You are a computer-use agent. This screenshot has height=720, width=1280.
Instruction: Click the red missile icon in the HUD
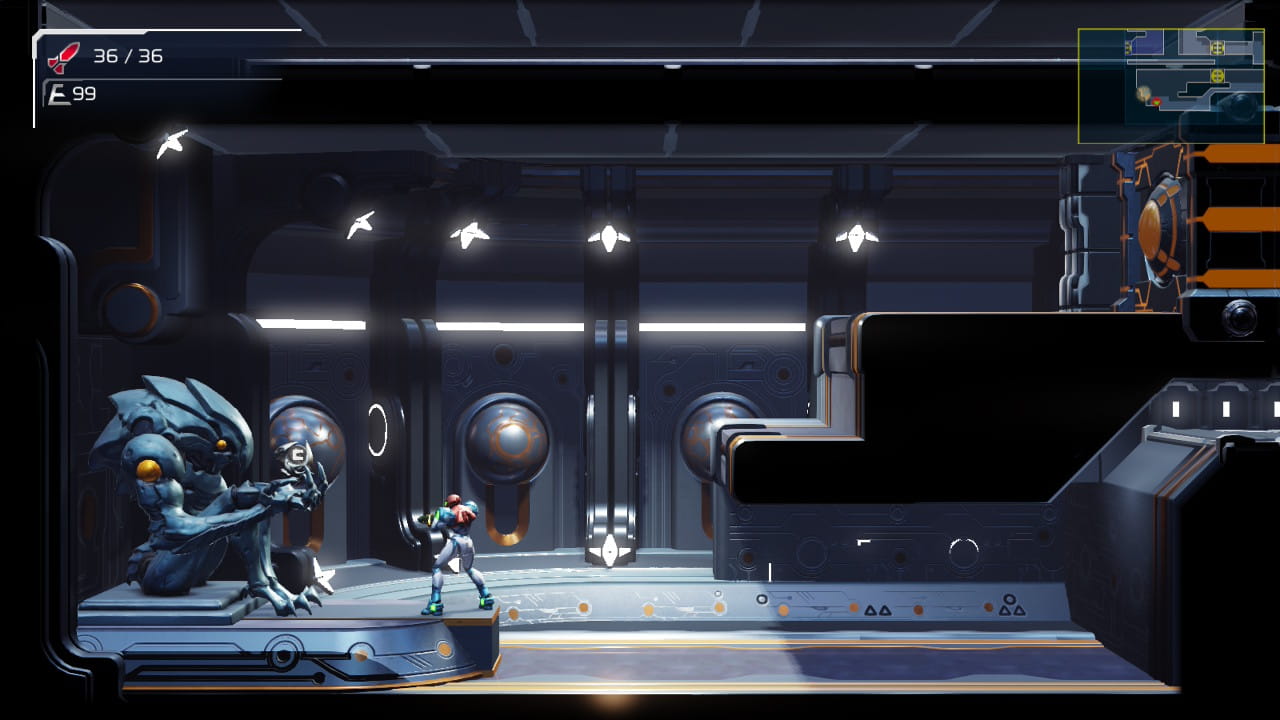pos(62,58)
